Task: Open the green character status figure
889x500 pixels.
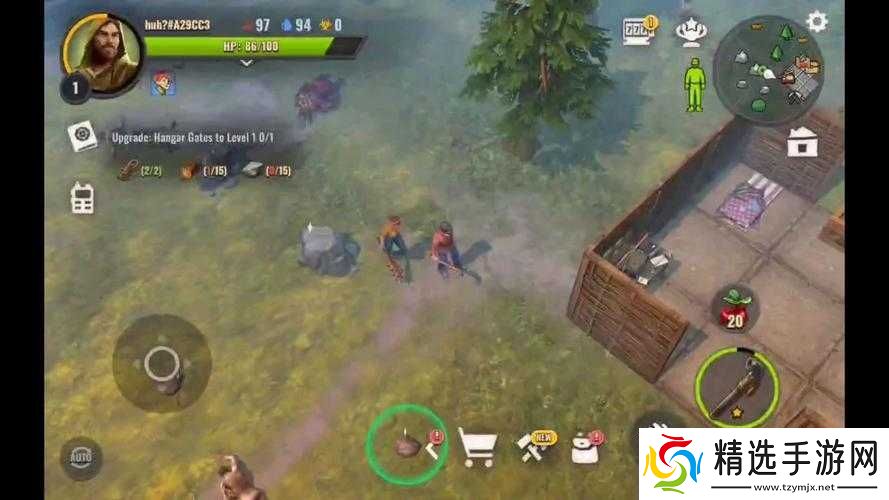Action: [694, 85]
